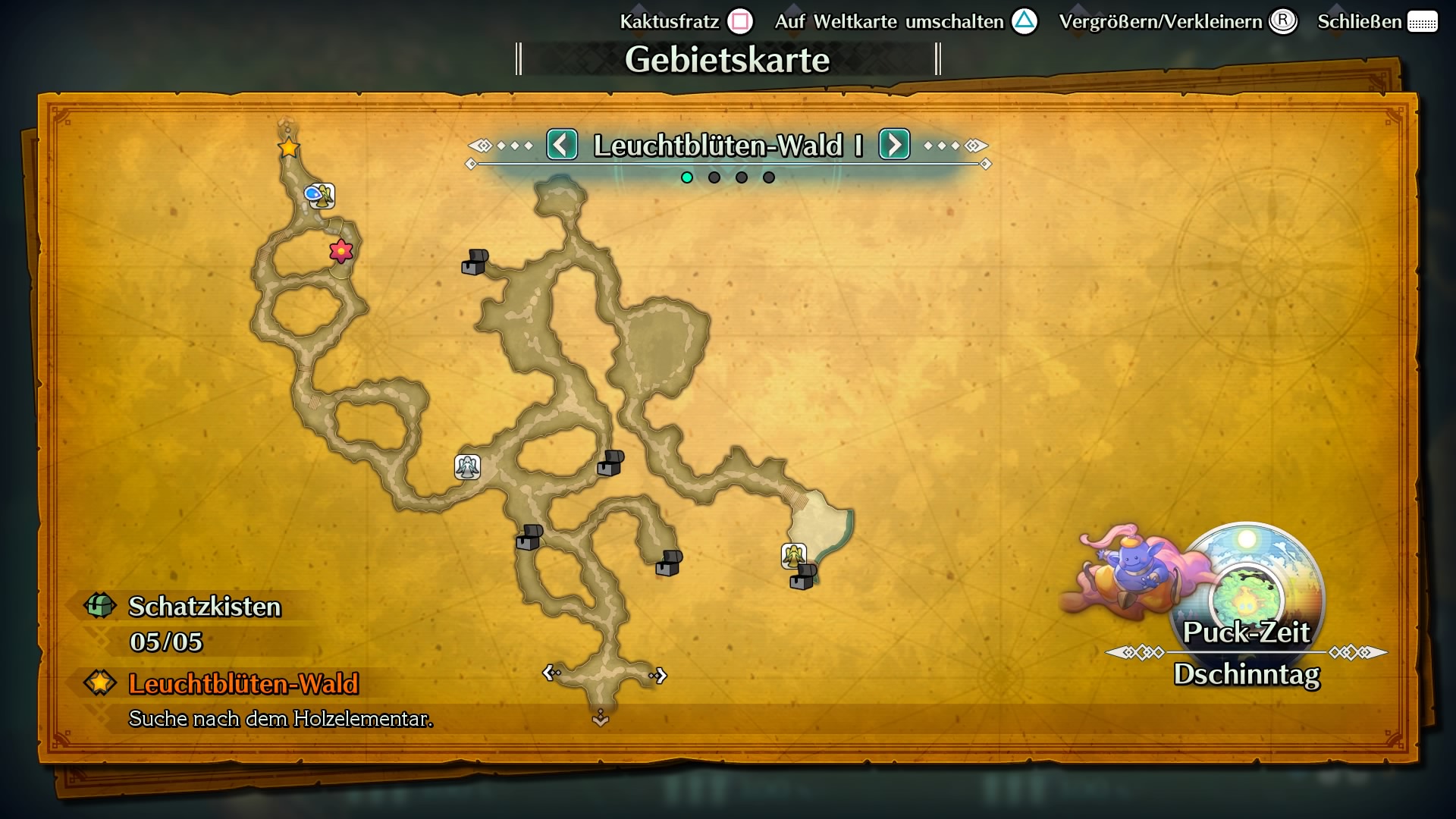Click the left chevron beside the map title

[562, 144]
